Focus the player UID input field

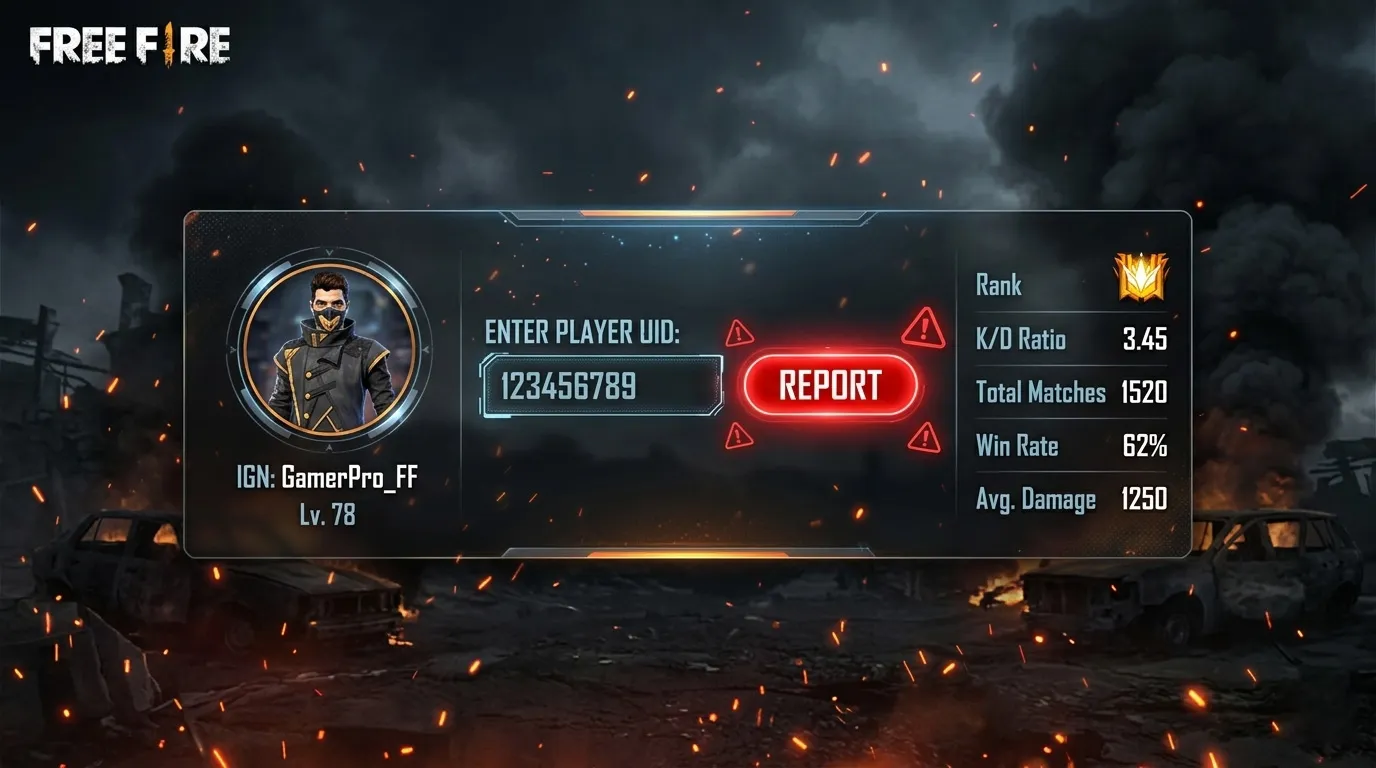[602, 386]
